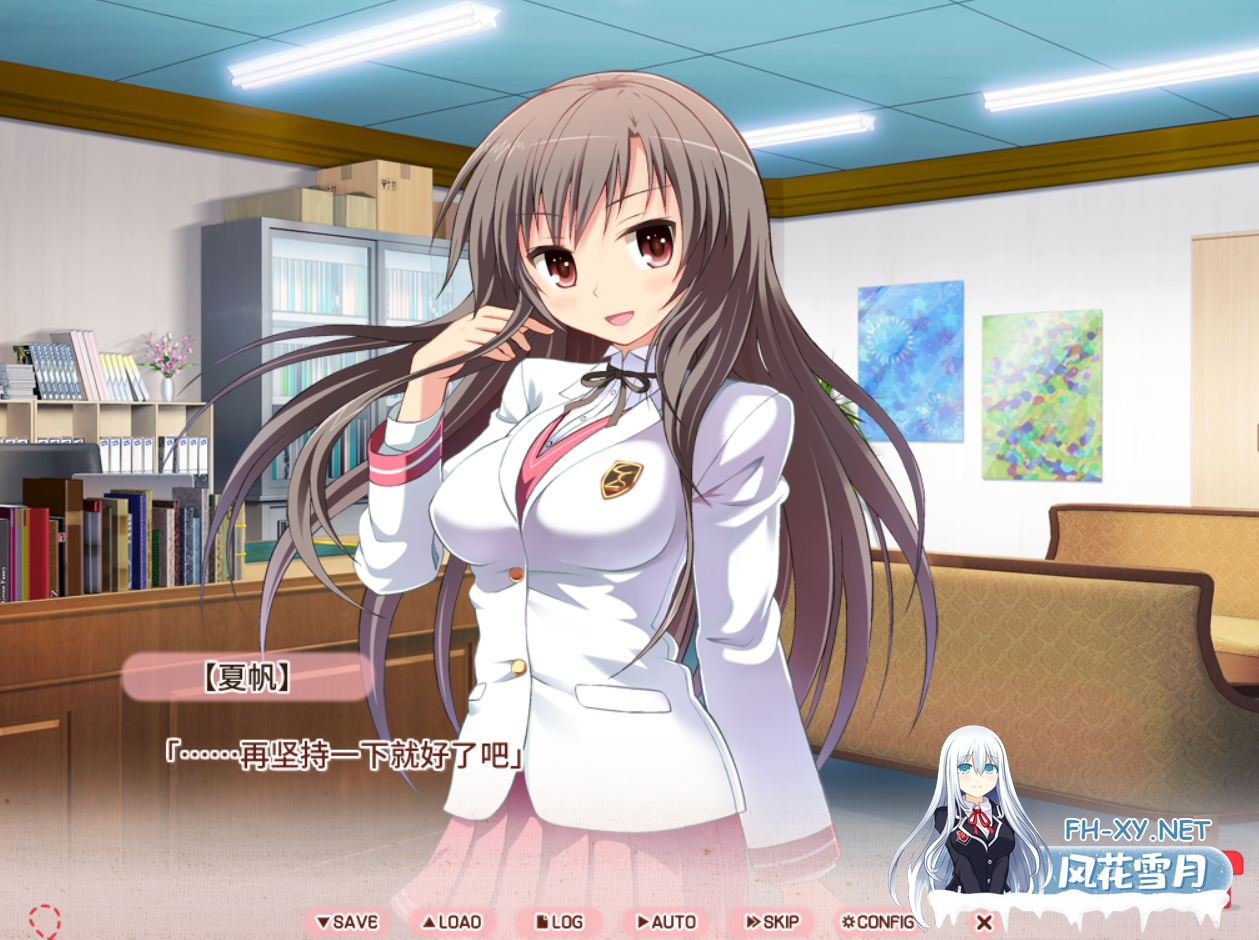Activate SKIP mode
Screen dimensions: 1259x940
(x=772, y=922)
